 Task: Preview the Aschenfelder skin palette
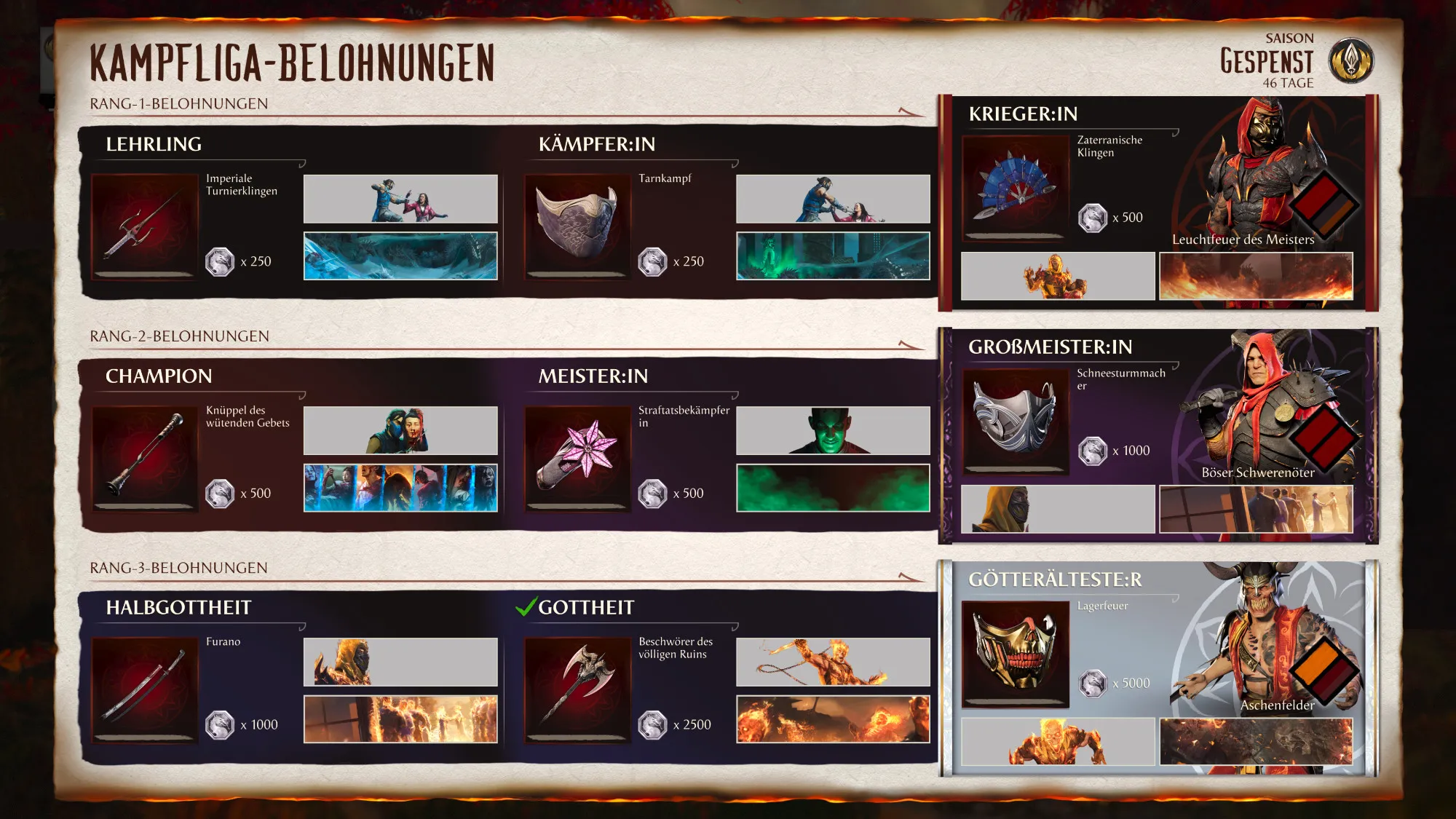coord(1324,671)
